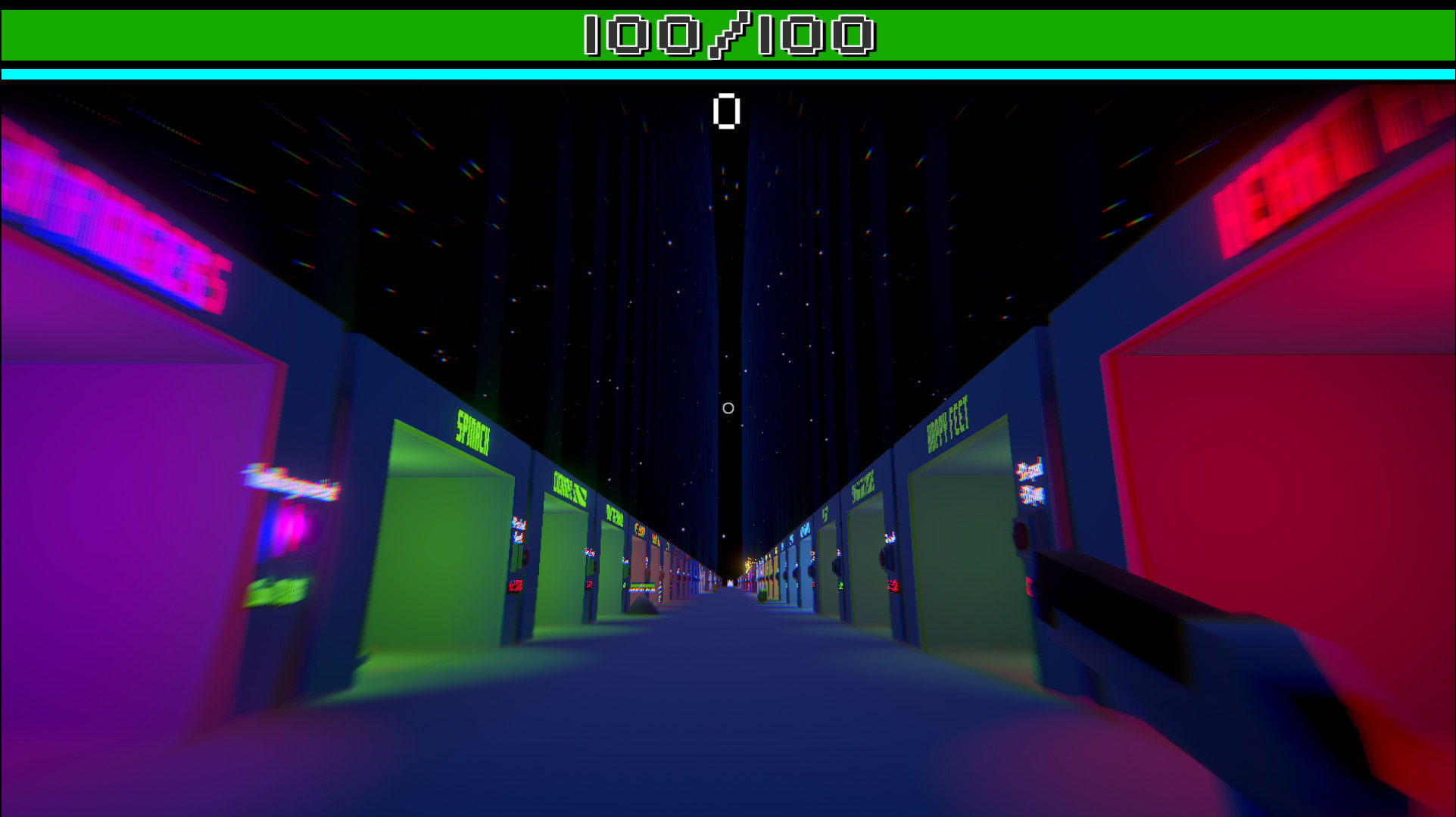Click the crosshair ring at screen center
The height and width of the screenshot is (817, 1456).
(x=728, y=408)
